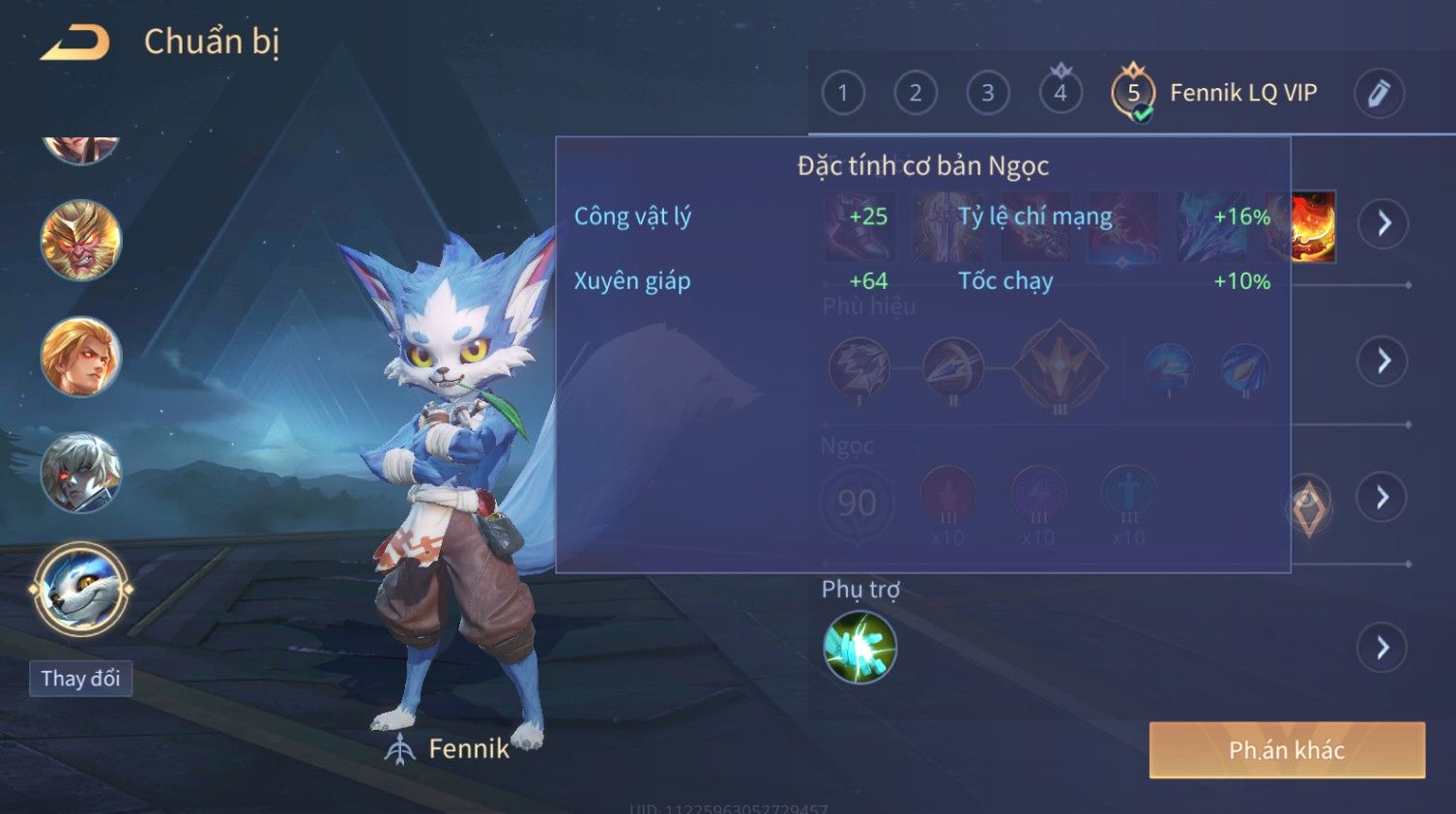Open the Phụ trợ support skill arrow
This screenshot has width=1456, height=814.
pyautogui.click(x=1383, y=647)
